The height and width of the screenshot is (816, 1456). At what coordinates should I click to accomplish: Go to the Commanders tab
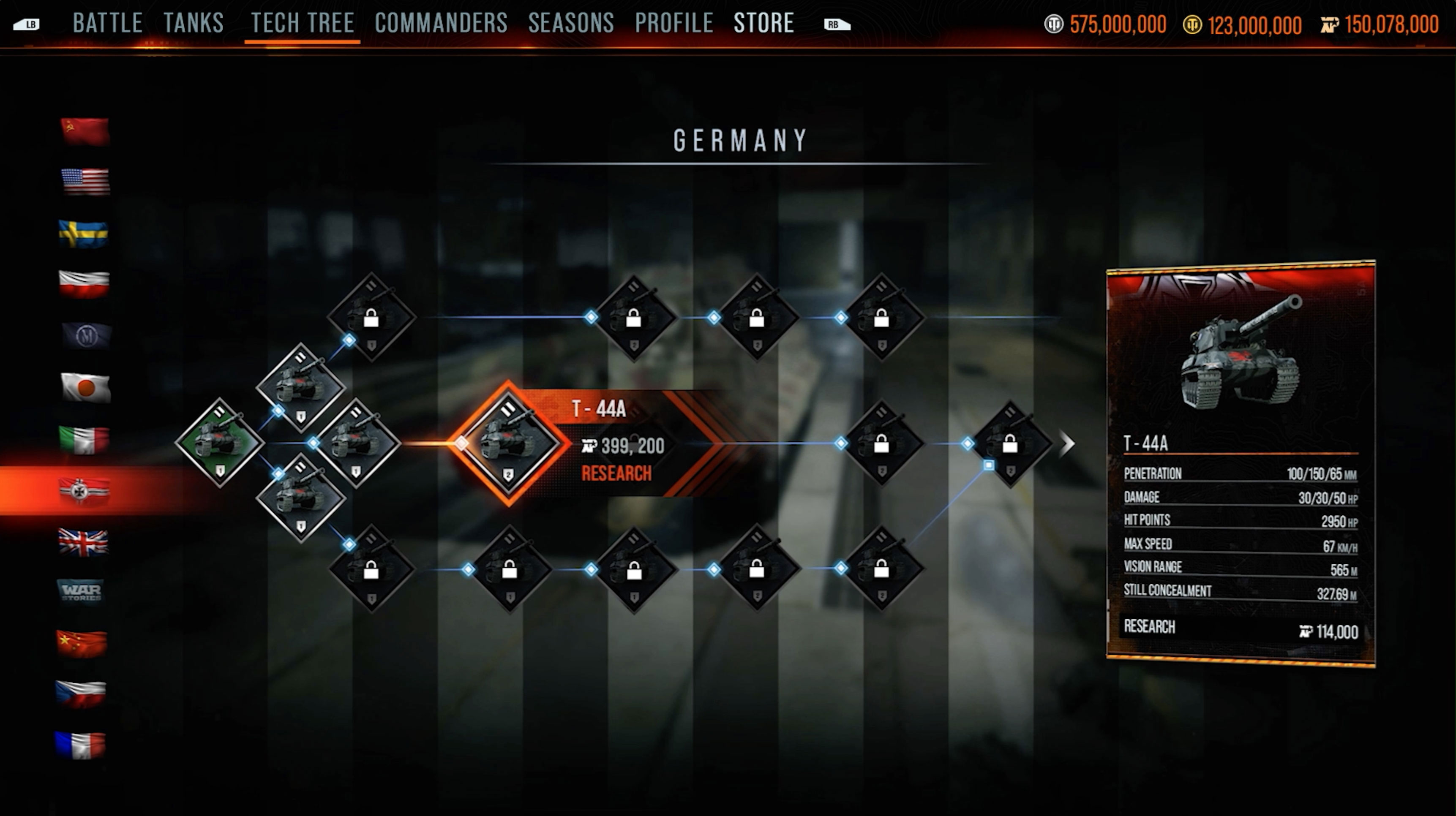pos(441,24)
